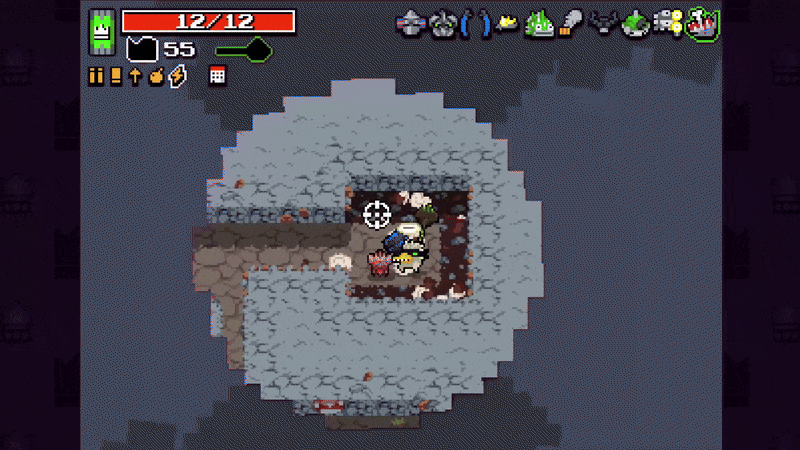The image size is (800, 450).
Task: Select the bullet ammo type icon
Action: 97,76
